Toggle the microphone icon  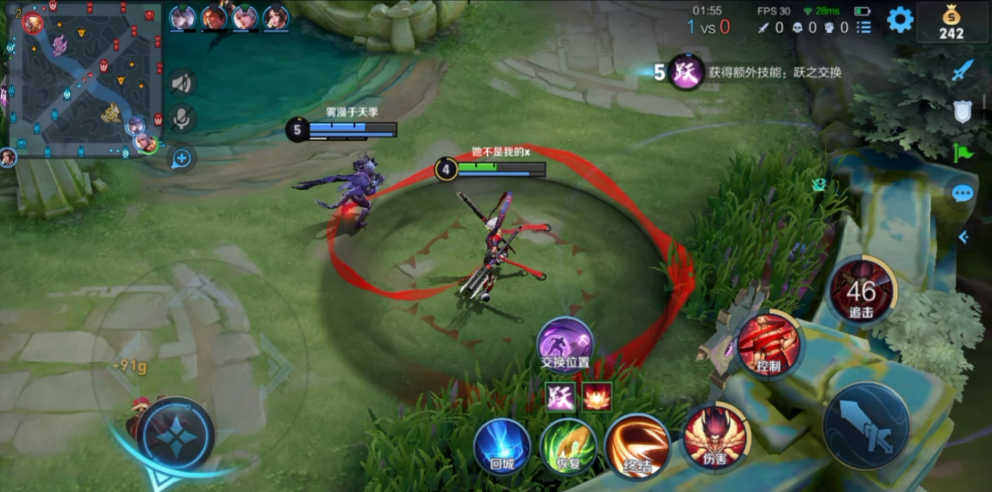(x=181, y=120)
